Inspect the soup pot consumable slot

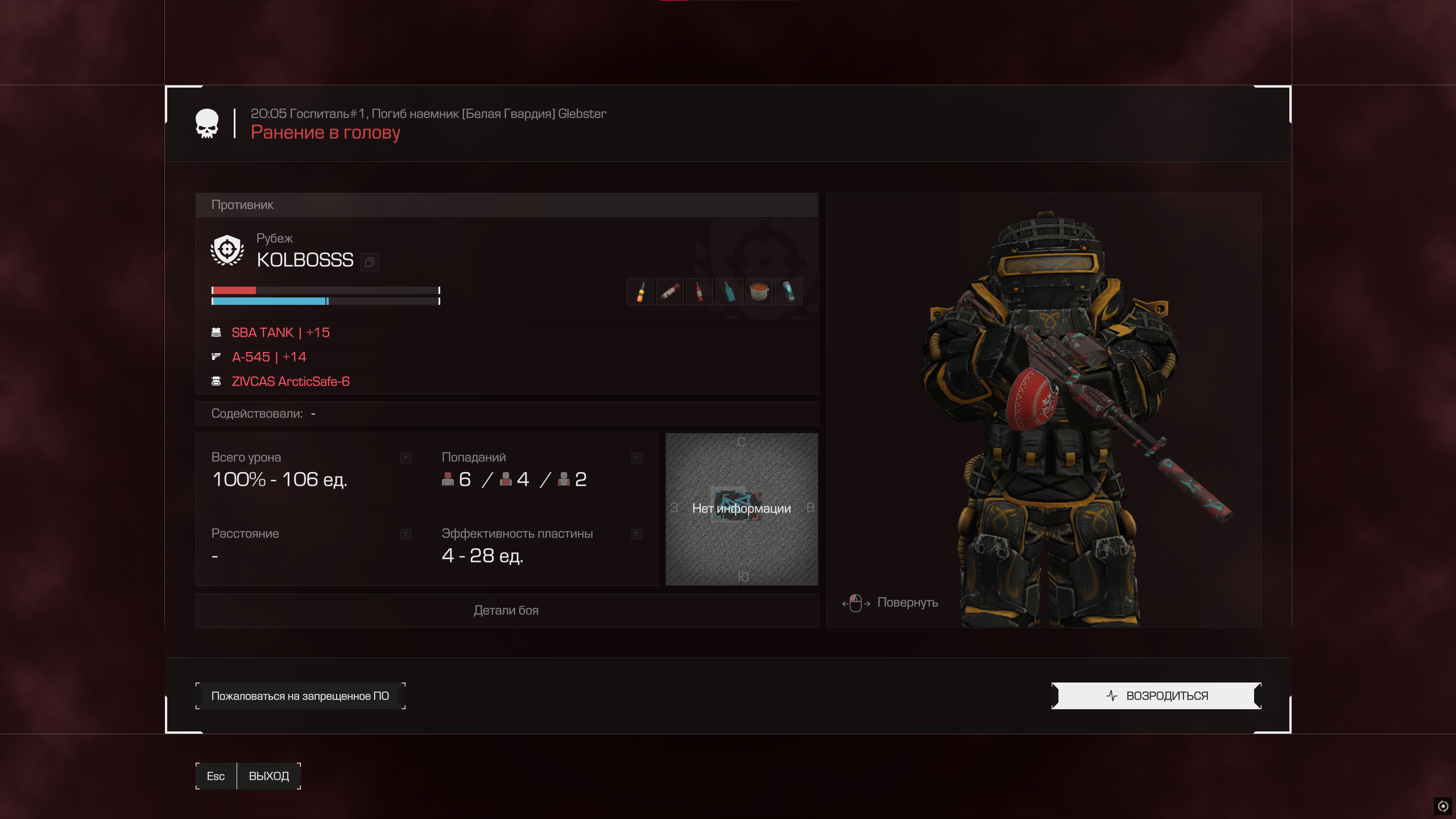(x=759, y=292)
